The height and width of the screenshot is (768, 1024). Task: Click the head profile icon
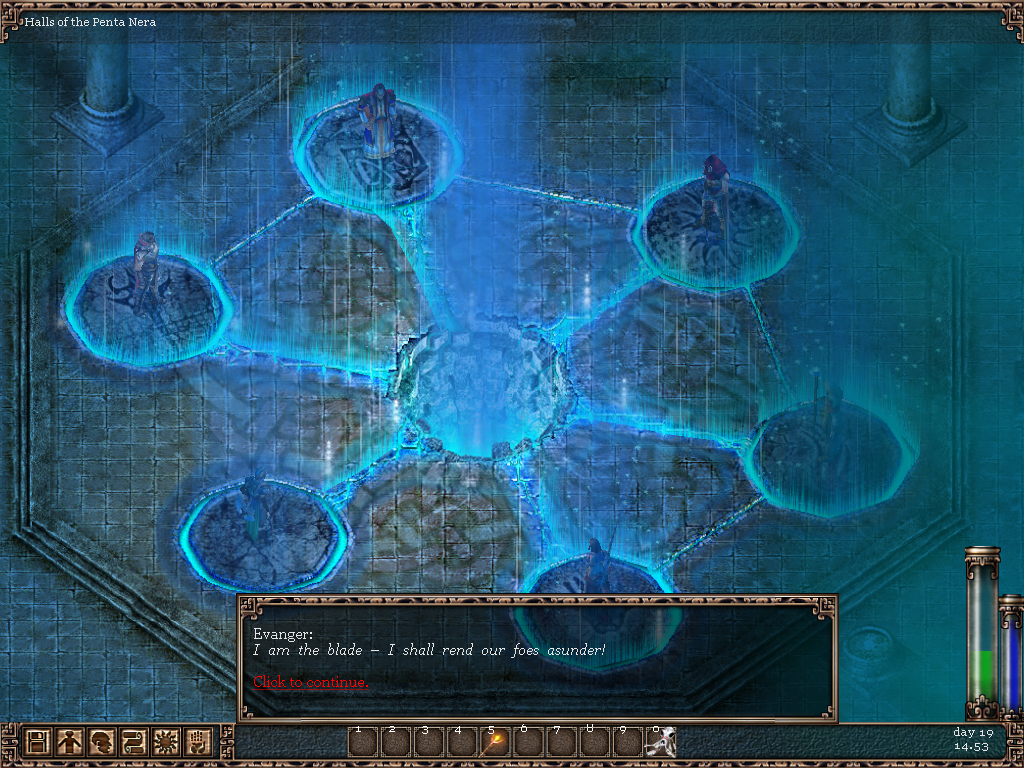coord(102,743)
